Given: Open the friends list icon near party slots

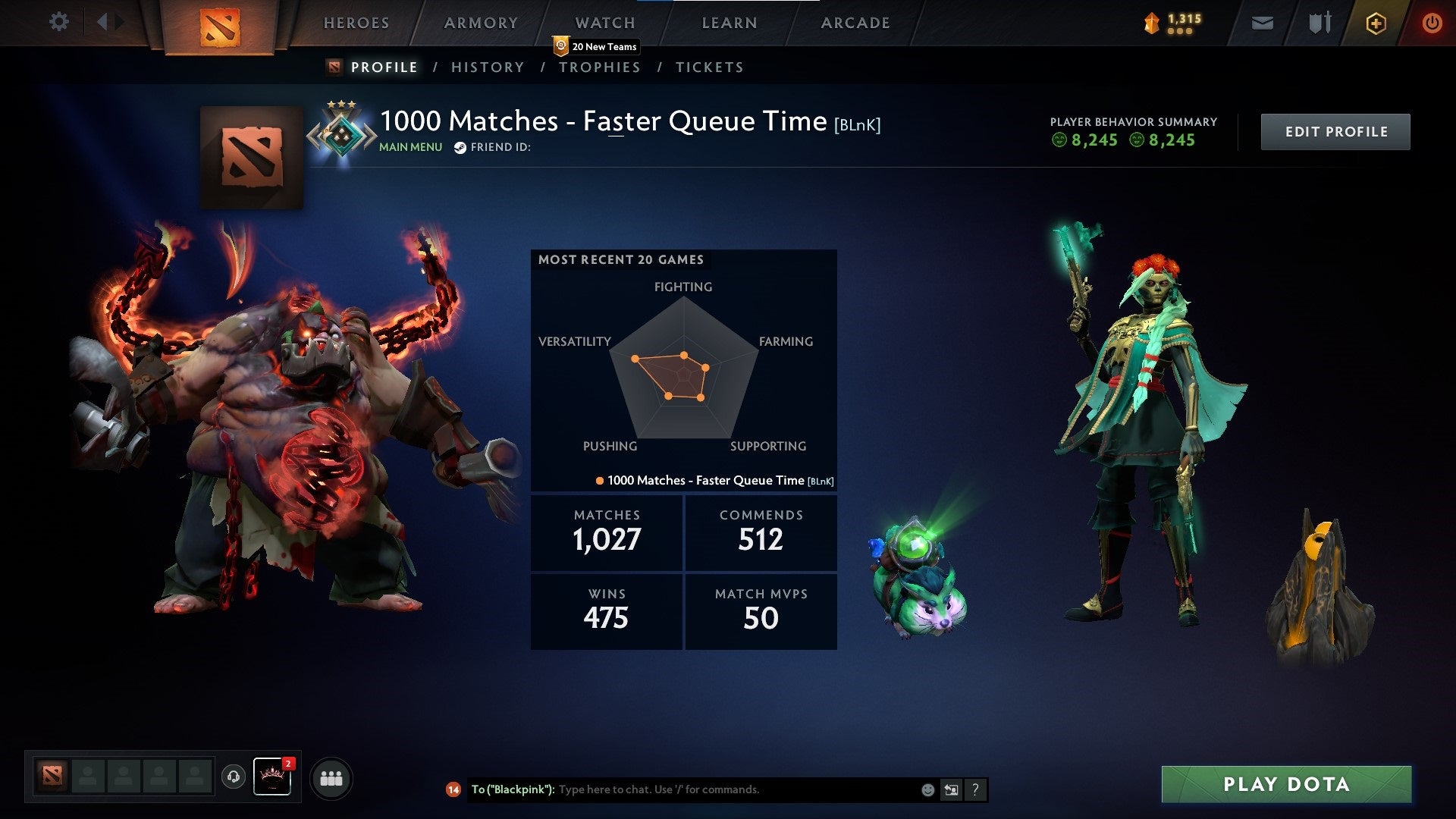Looking at the screenshot, I should coord(331,777).
